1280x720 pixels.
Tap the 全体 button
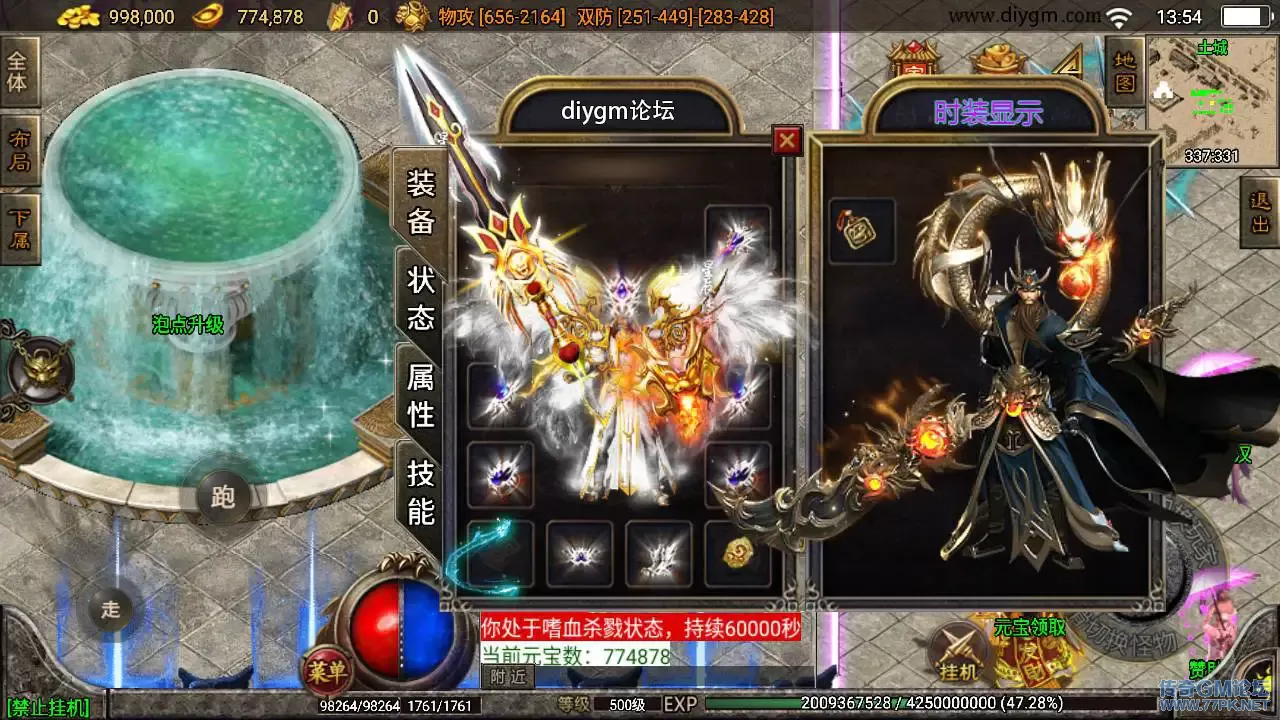18,72
